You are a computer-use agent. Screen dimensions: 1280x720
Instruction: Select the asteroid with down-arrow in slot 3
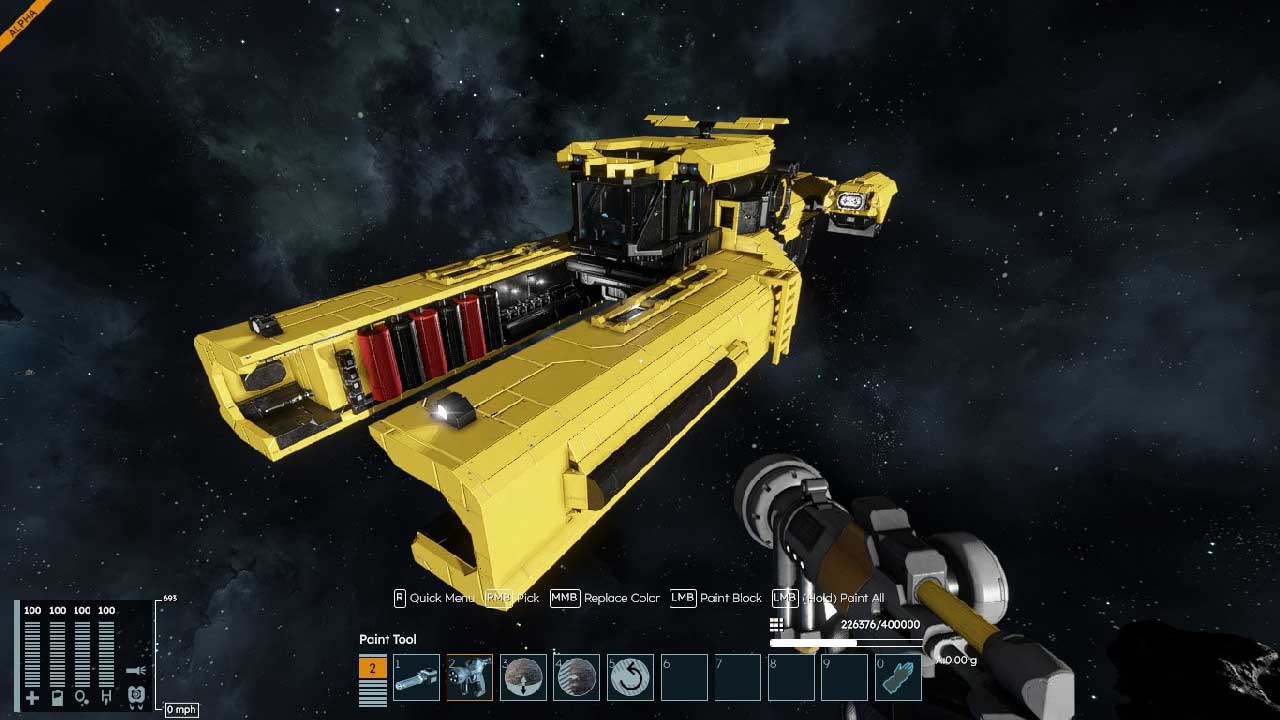[523, 678]
